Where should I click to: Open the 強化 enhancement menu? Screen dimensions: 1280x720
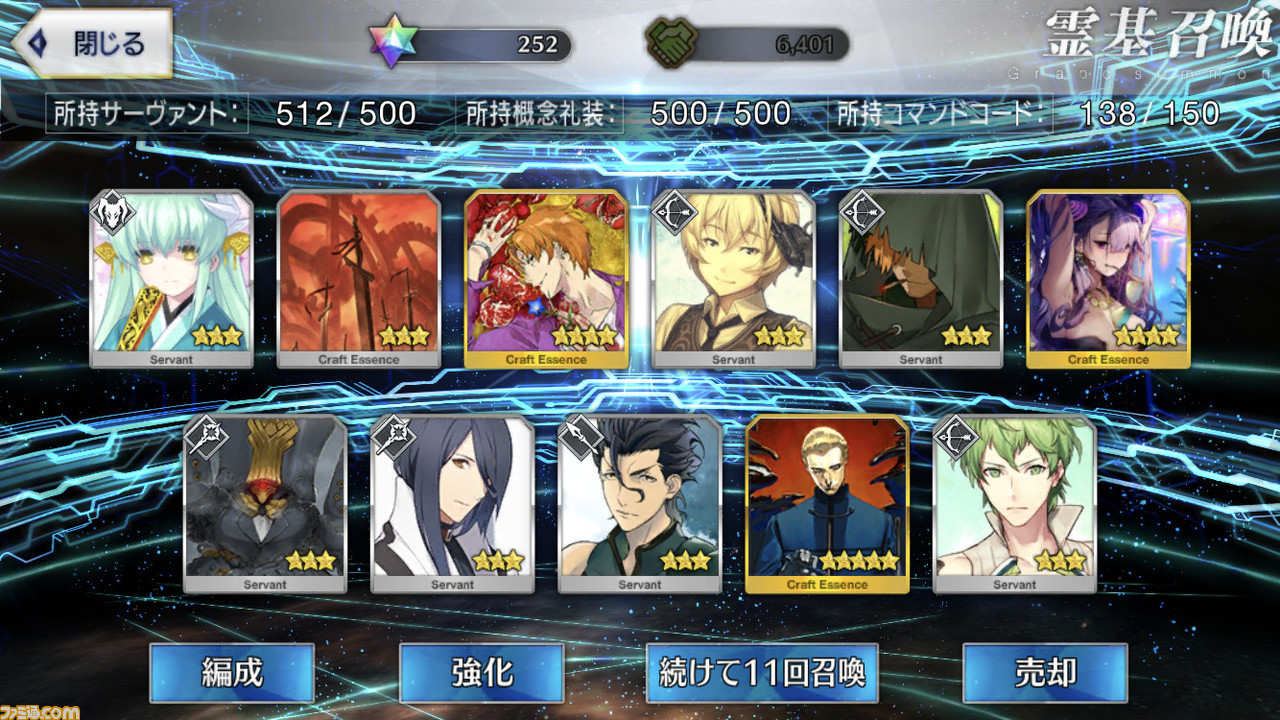click(x=481, y=673)
